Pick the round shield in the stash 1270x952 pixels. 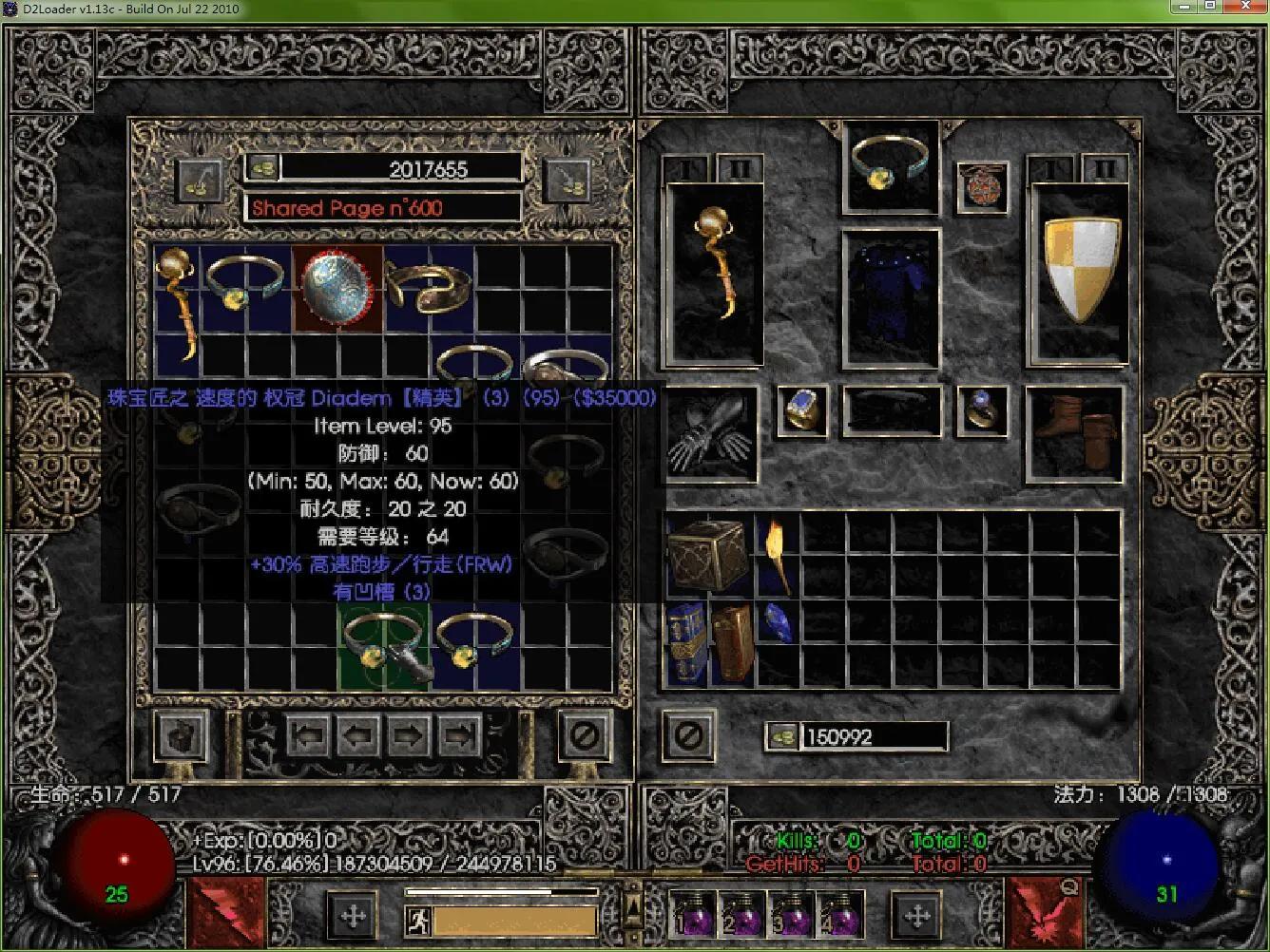(337, 287)
